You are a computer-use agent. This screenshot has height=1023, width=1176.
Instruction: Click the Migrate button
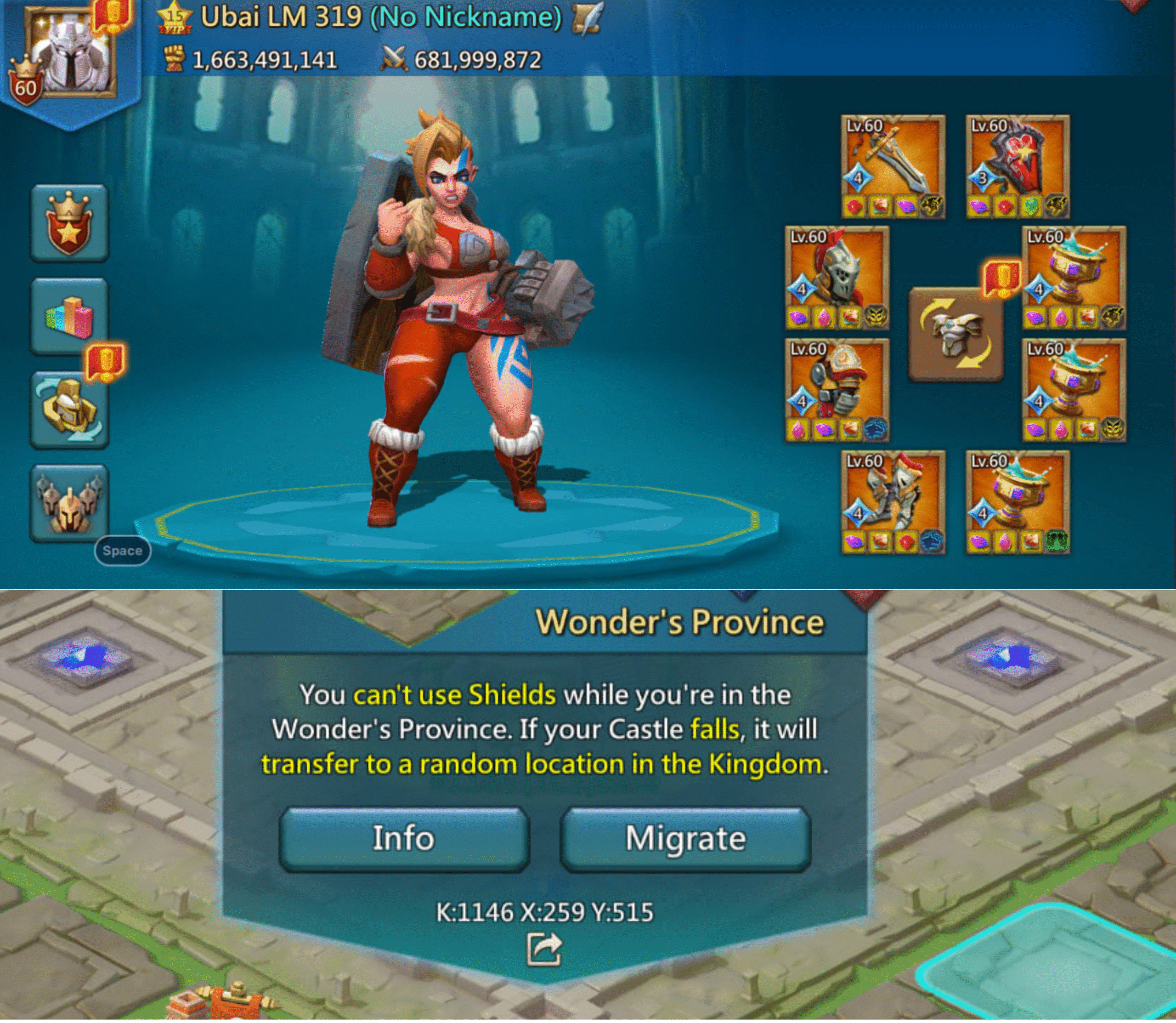click(x=685, y=839)
